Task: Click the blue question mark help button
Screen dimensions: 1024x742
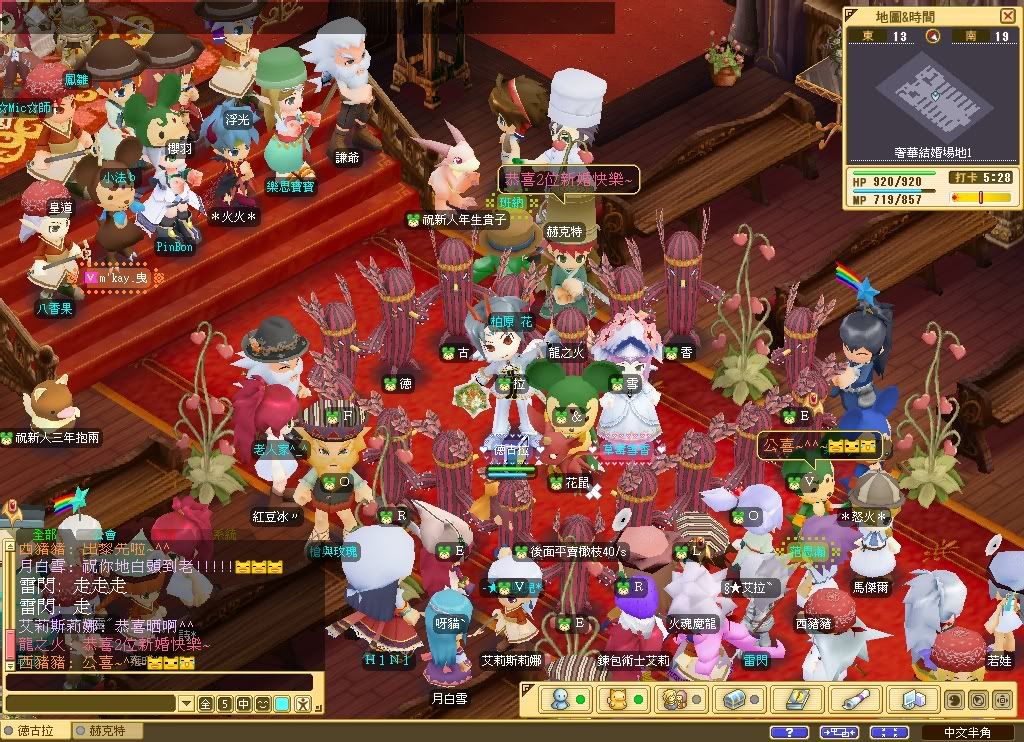Action: (790, 732)
